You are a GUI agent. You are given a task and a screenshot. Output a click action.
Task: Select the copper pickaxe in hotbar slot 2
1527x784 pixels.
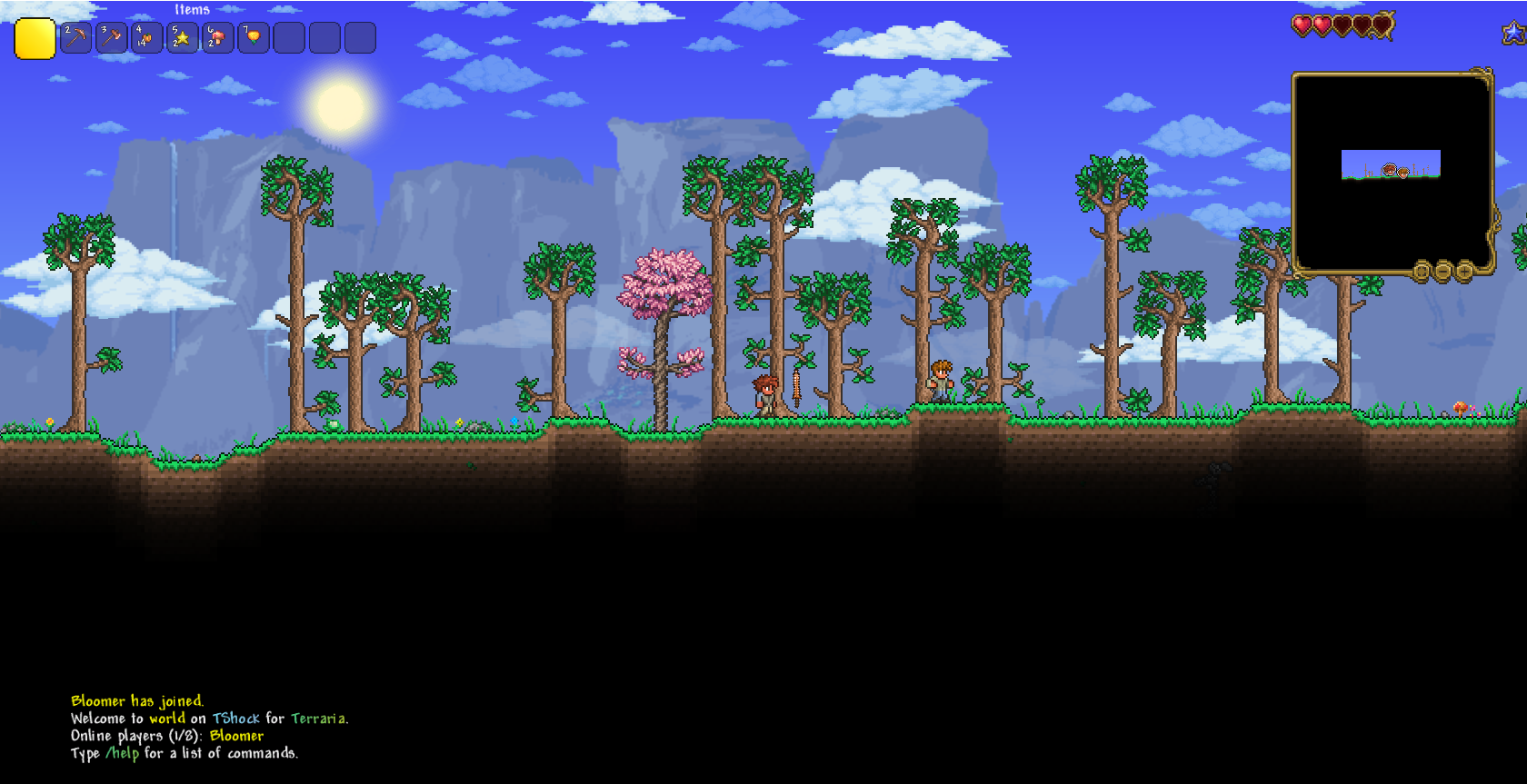click(x=75, y=37)
